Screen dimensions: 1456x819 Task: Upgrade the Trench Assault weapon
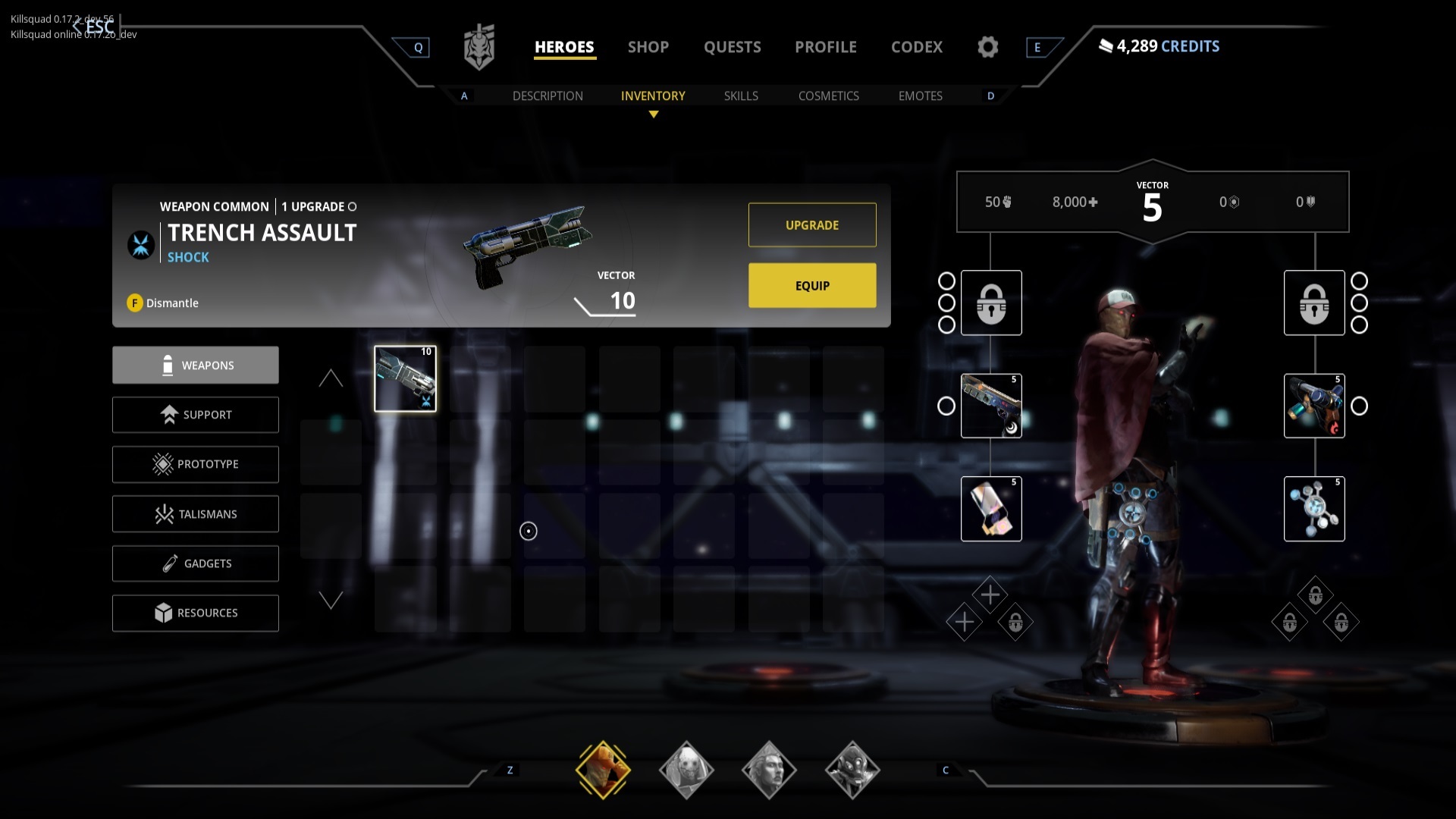pos(812,225)
